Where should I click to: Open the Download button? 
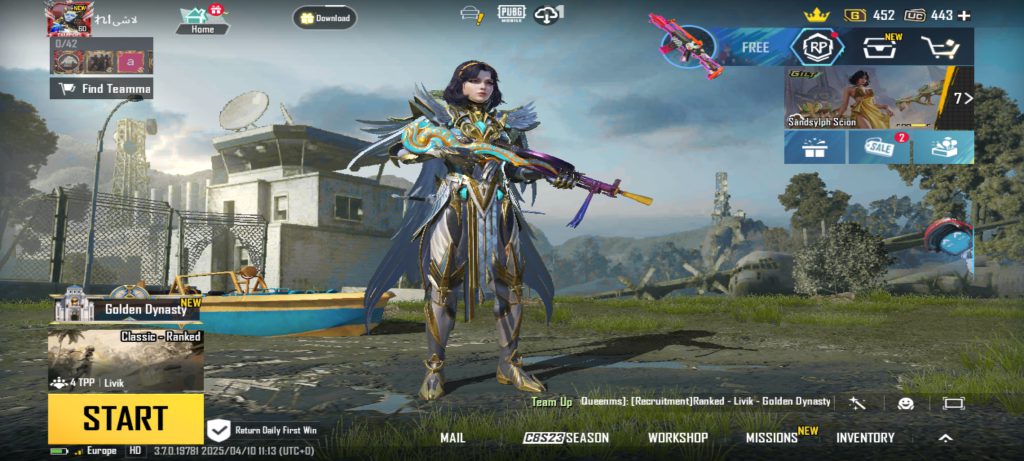(x=324, y=18)
